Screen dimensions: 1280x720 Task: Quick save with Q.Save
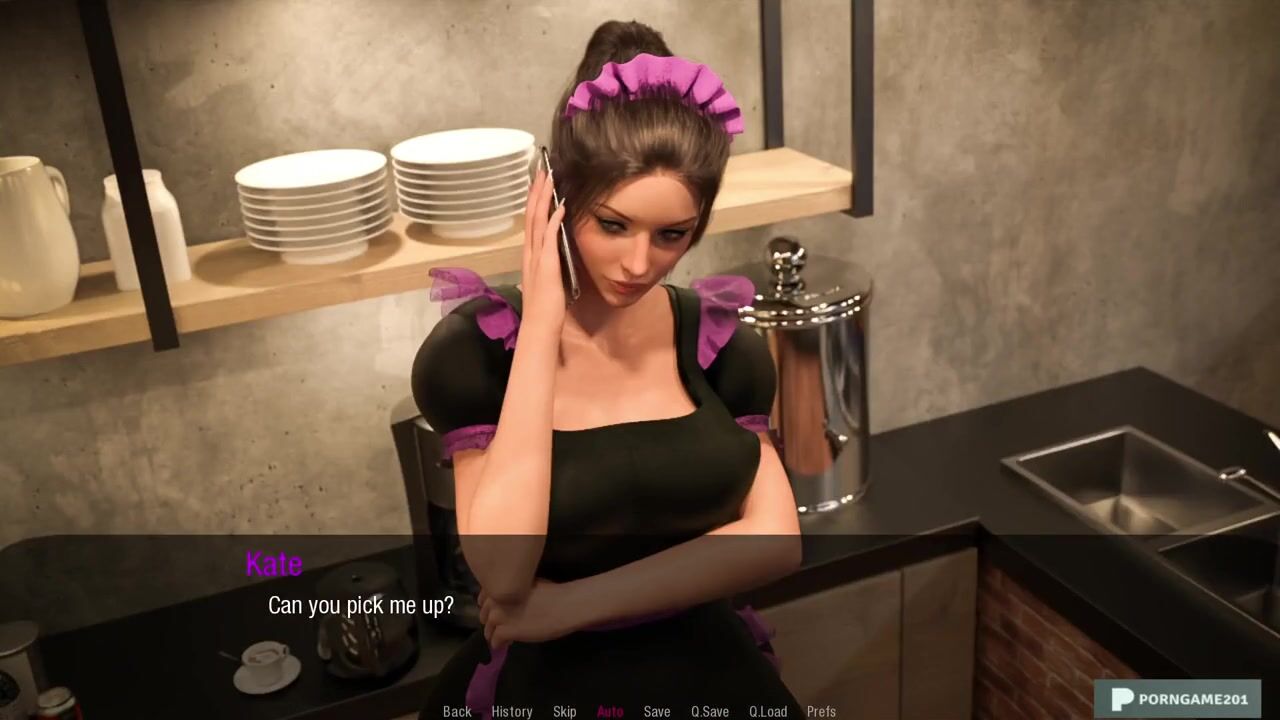point(710,711)
